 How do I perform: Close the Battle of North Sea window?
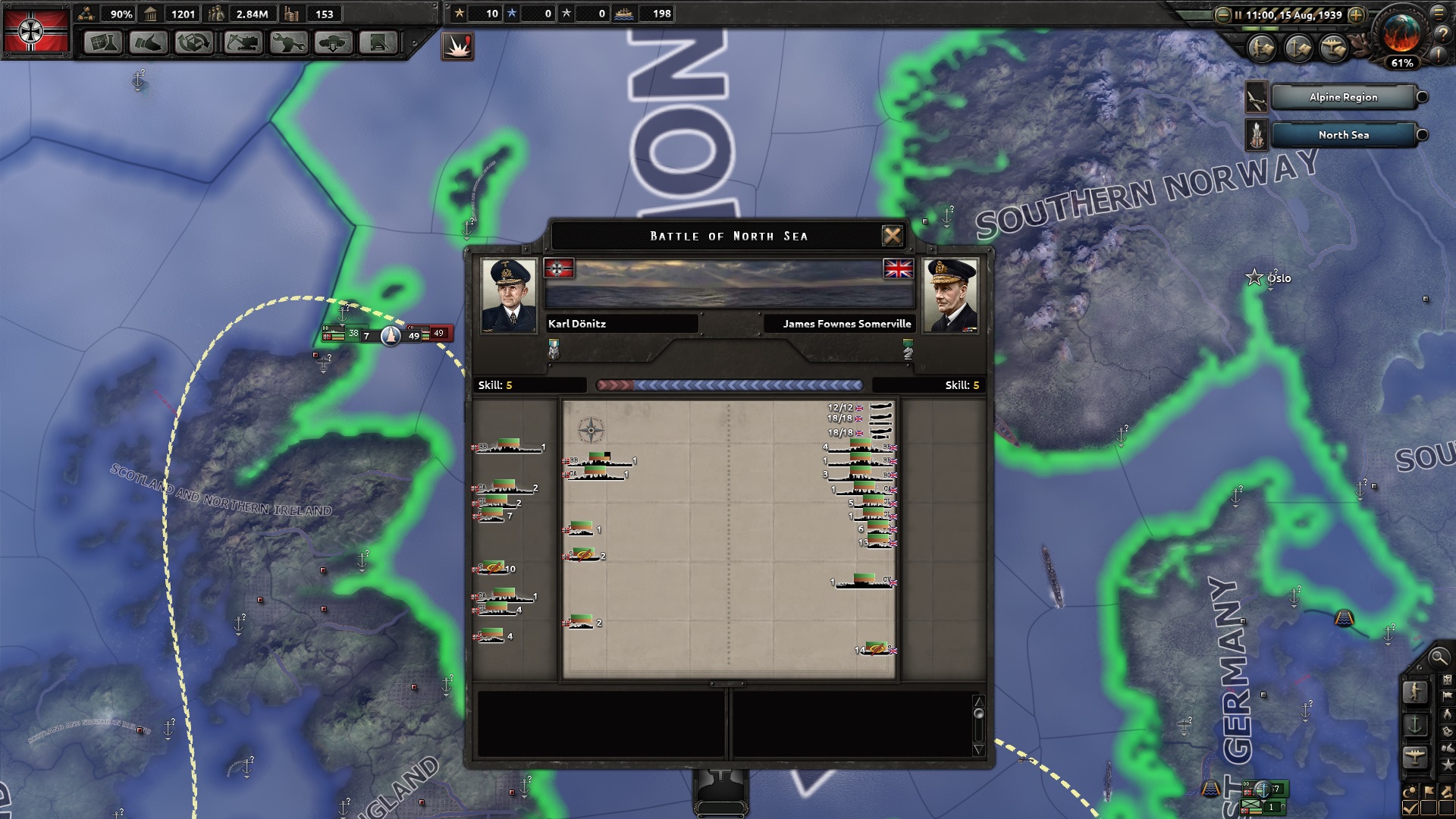893,236
